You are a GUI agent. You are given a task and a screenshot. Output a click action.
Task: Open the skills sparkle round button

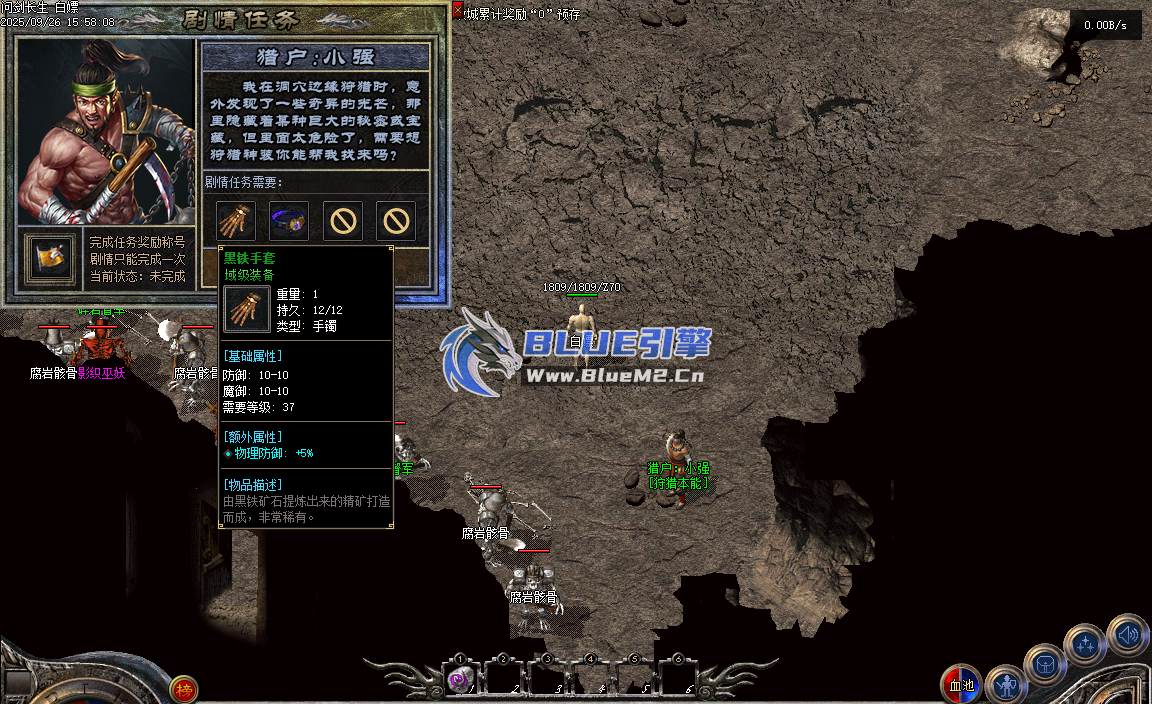(x=1085, y=643)
